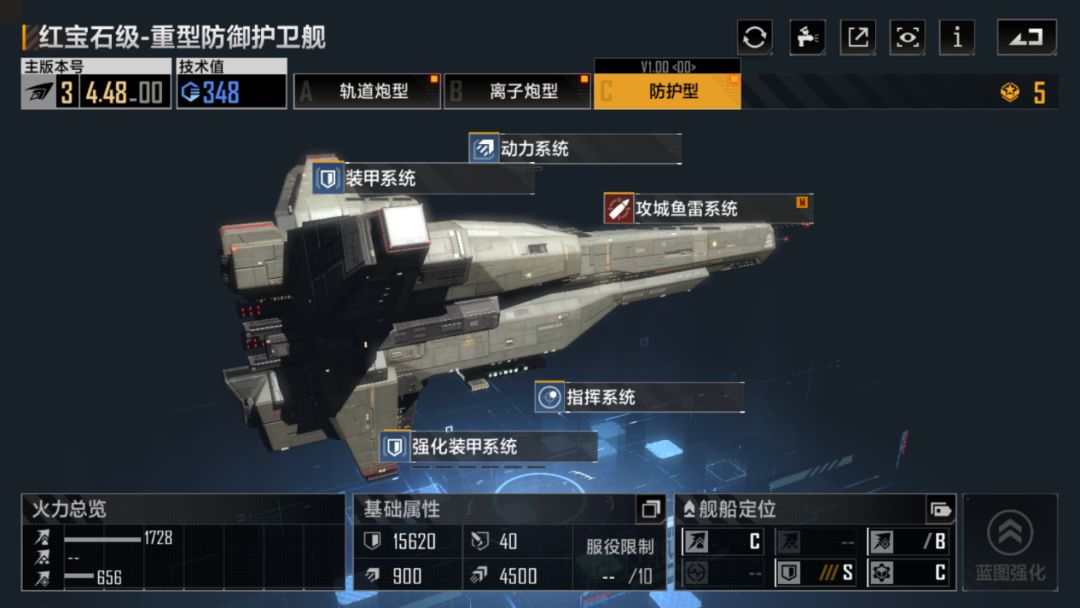Go back using the top-right return button

[1026, 38]
